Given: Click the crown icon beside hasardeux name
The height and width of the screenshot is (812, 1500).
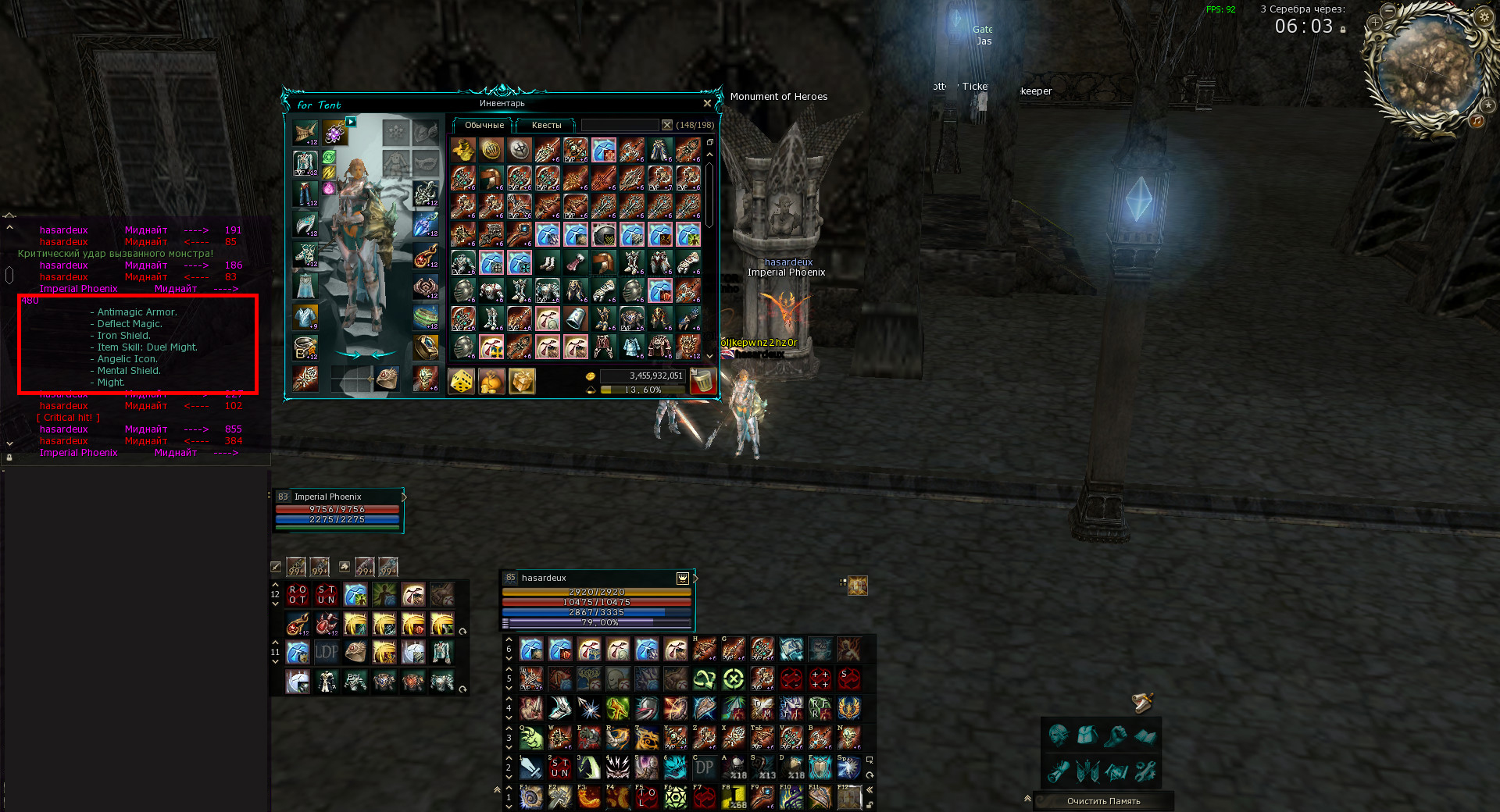Looking at the screenshot, I should (682, 579).
